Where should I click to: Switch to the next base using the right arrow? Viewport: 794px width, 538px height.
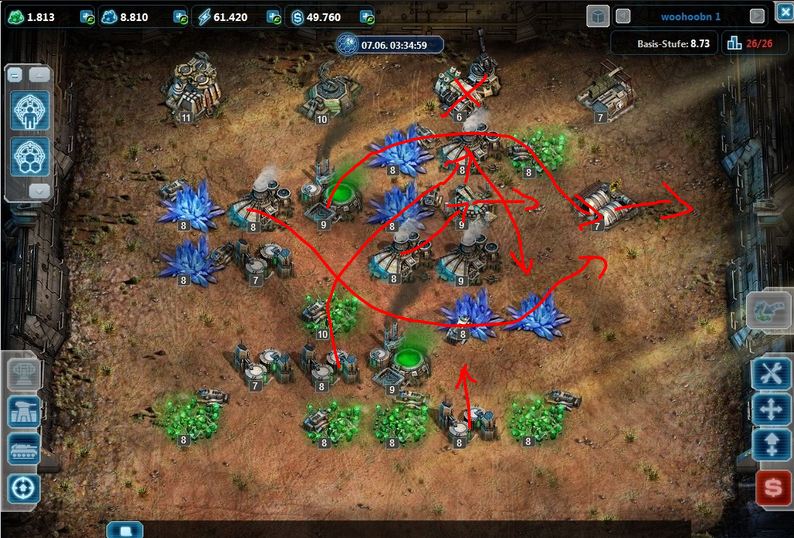[757, 17]
